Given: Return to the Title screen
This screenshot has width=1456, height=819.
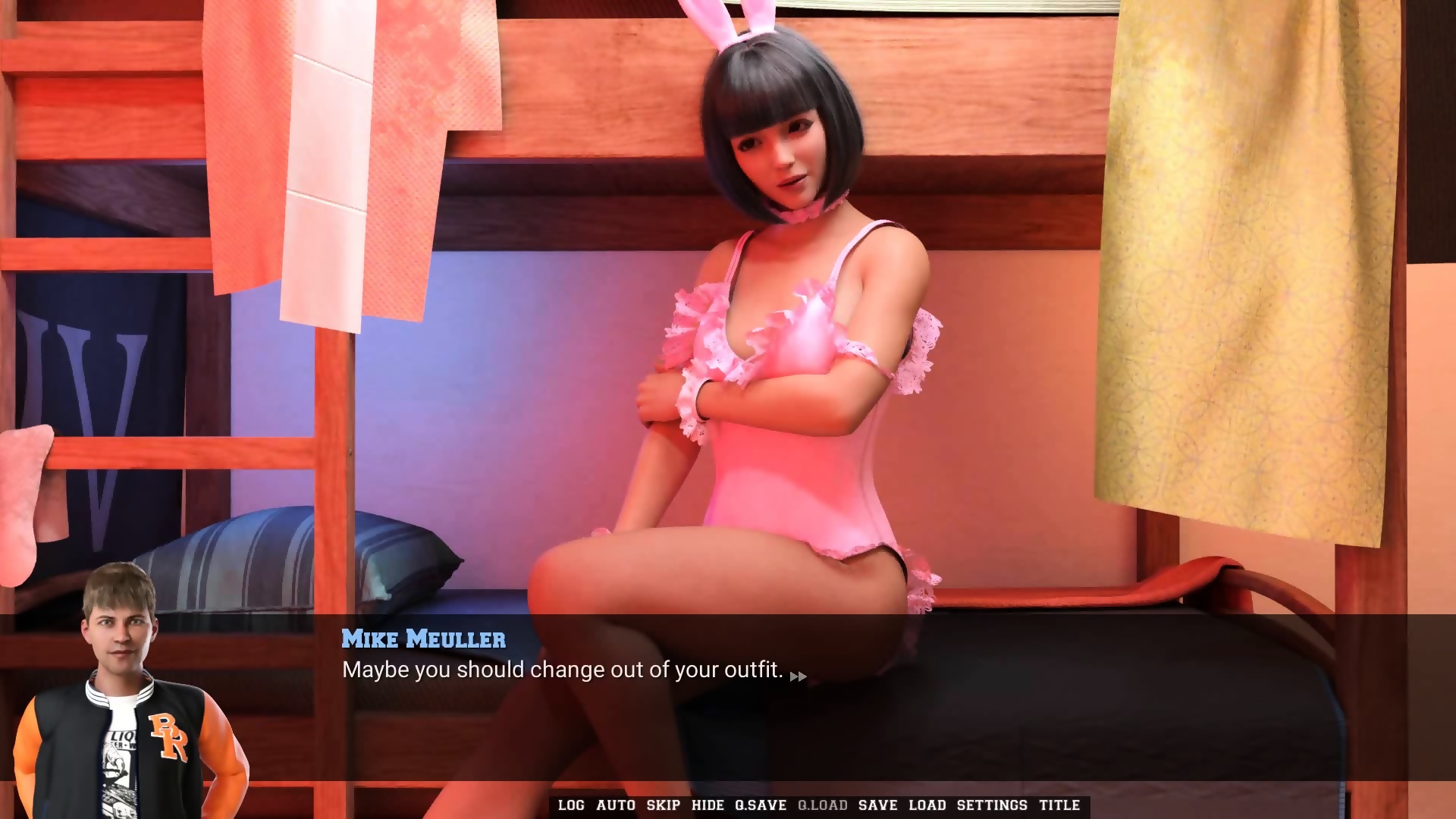Looking at the screenshot, I should pos(1059,805).
